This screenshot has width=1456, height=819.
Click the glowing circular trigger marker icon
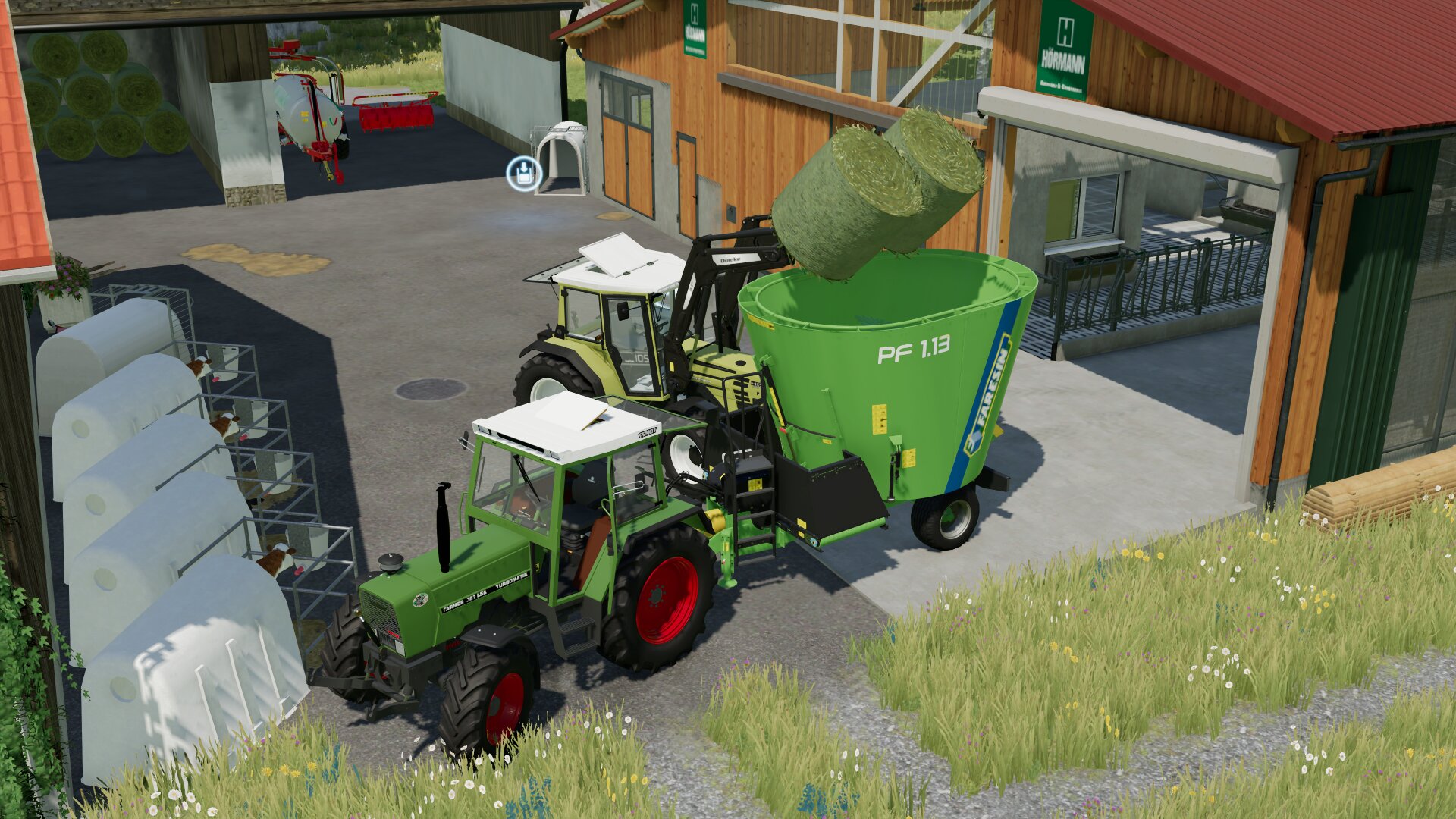click(x=523, y=174)
